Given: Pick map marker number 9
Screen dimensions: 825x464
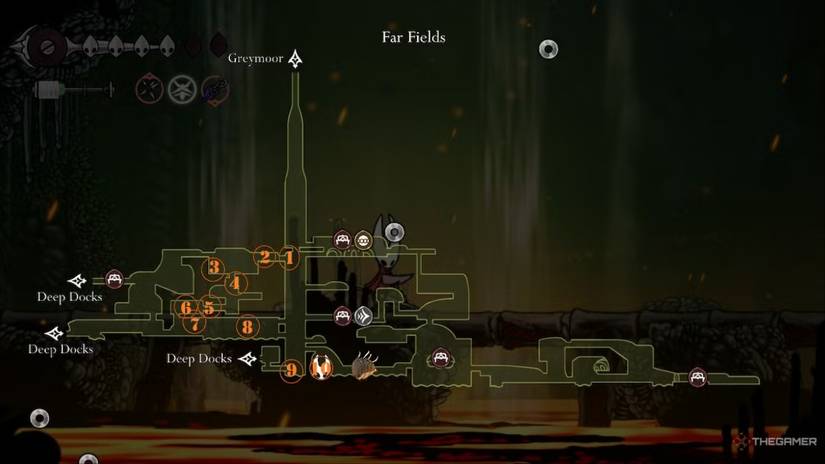Looking at the screenshot, I should (291, 371).
